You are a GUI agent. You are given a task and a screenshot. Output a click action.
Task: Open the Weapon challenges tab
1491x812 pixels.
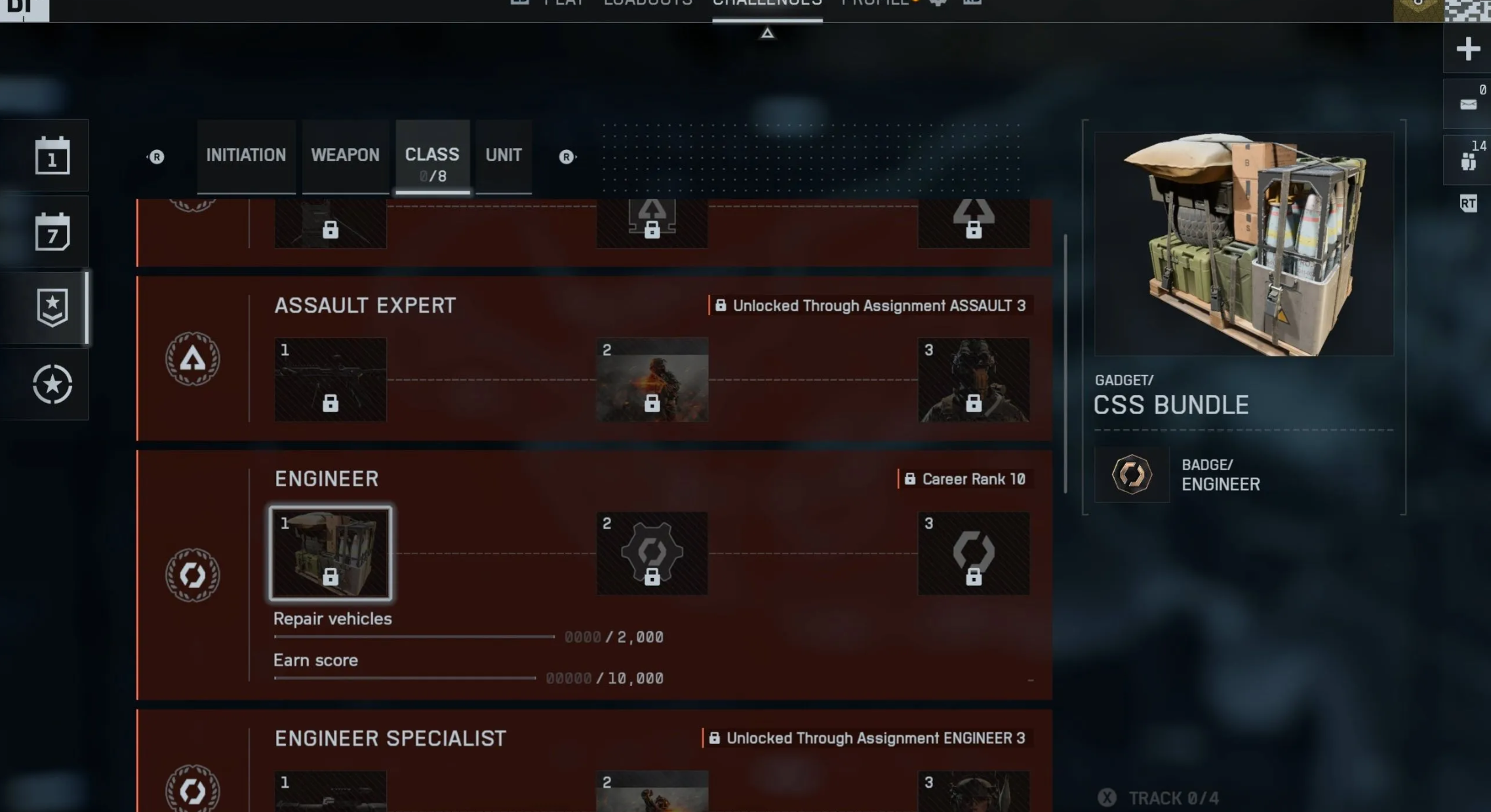[345, 155]
